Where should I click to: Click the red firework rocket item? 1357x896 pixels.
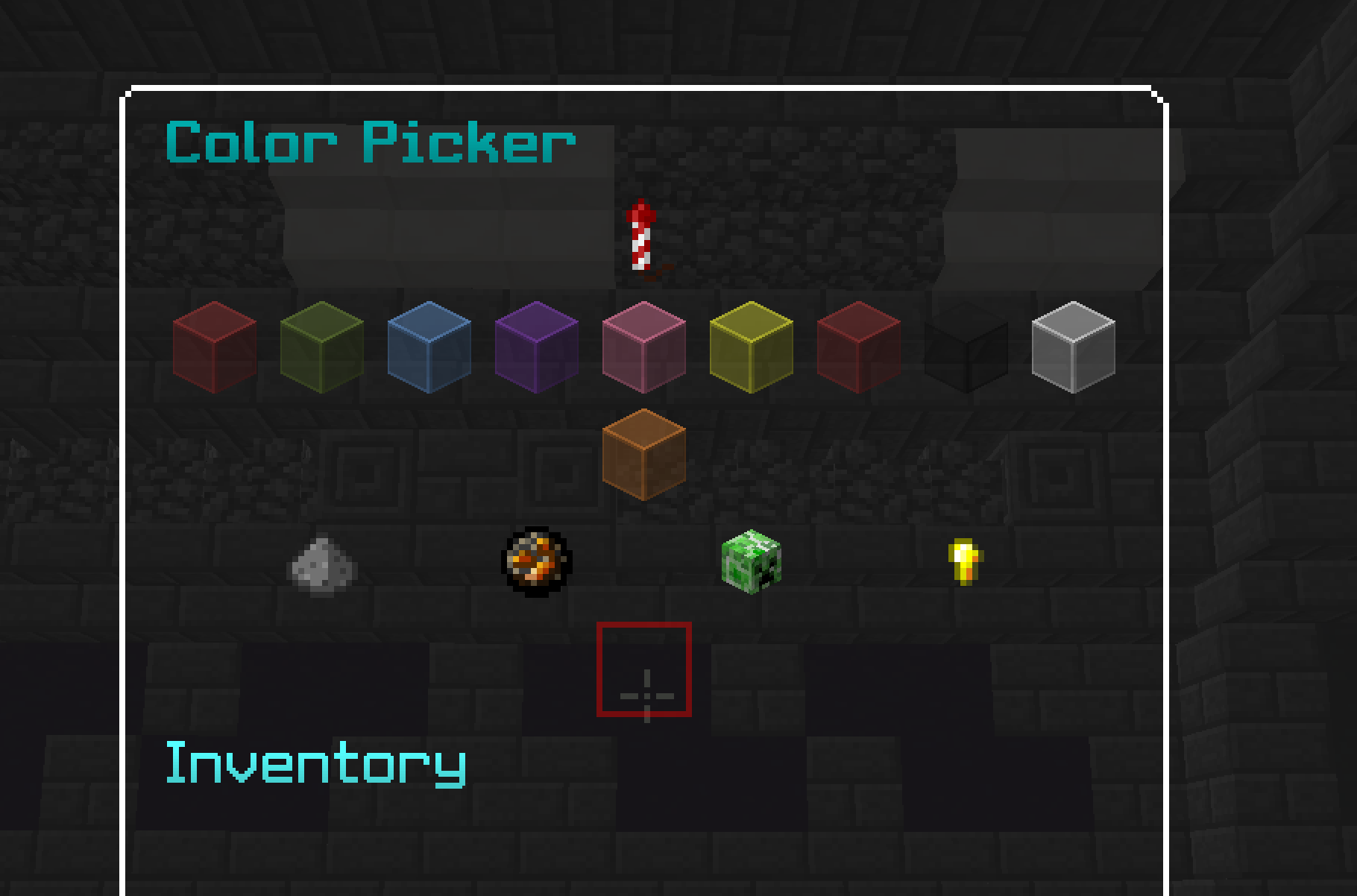[641, 239]
